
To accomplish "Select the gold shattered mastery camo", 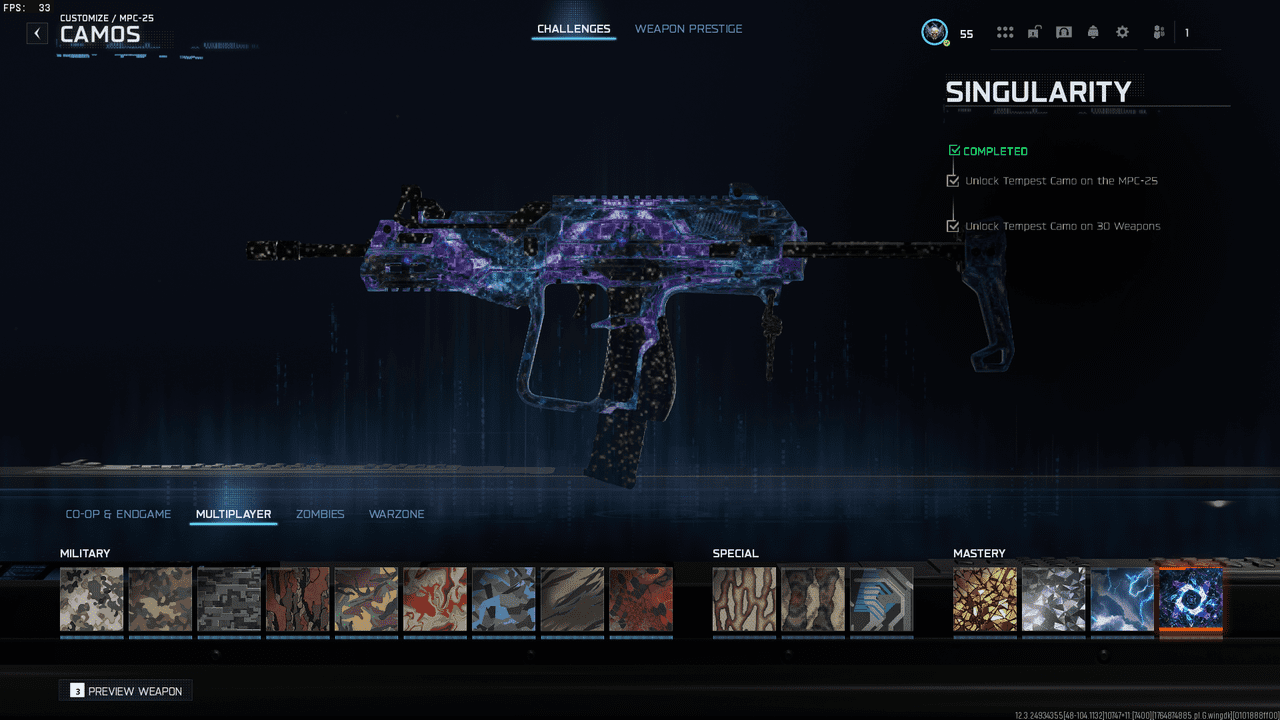I will 985,598.
